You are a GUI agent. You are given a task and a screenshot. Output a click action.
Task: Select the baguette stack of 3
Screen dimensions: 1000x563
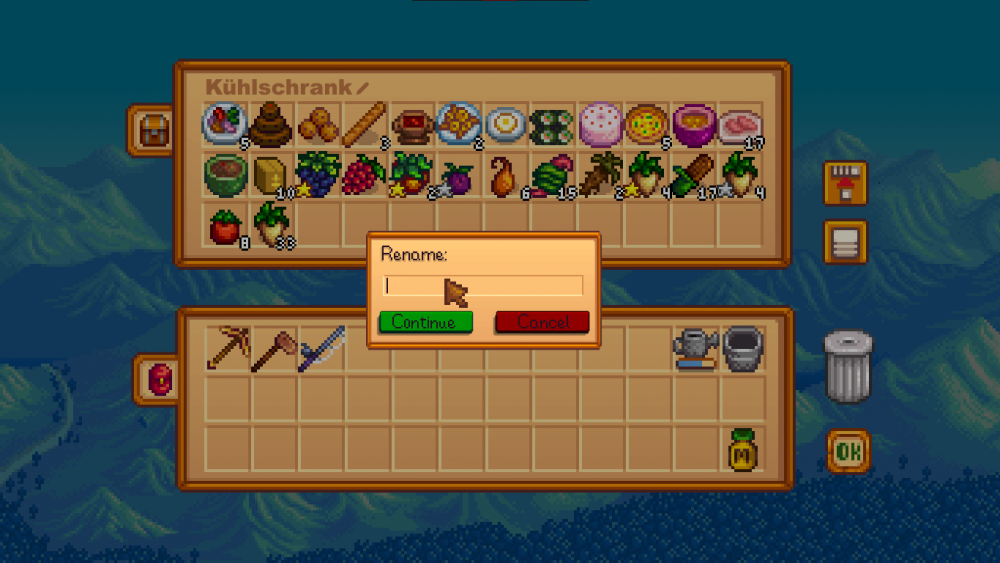coord(365,126)
